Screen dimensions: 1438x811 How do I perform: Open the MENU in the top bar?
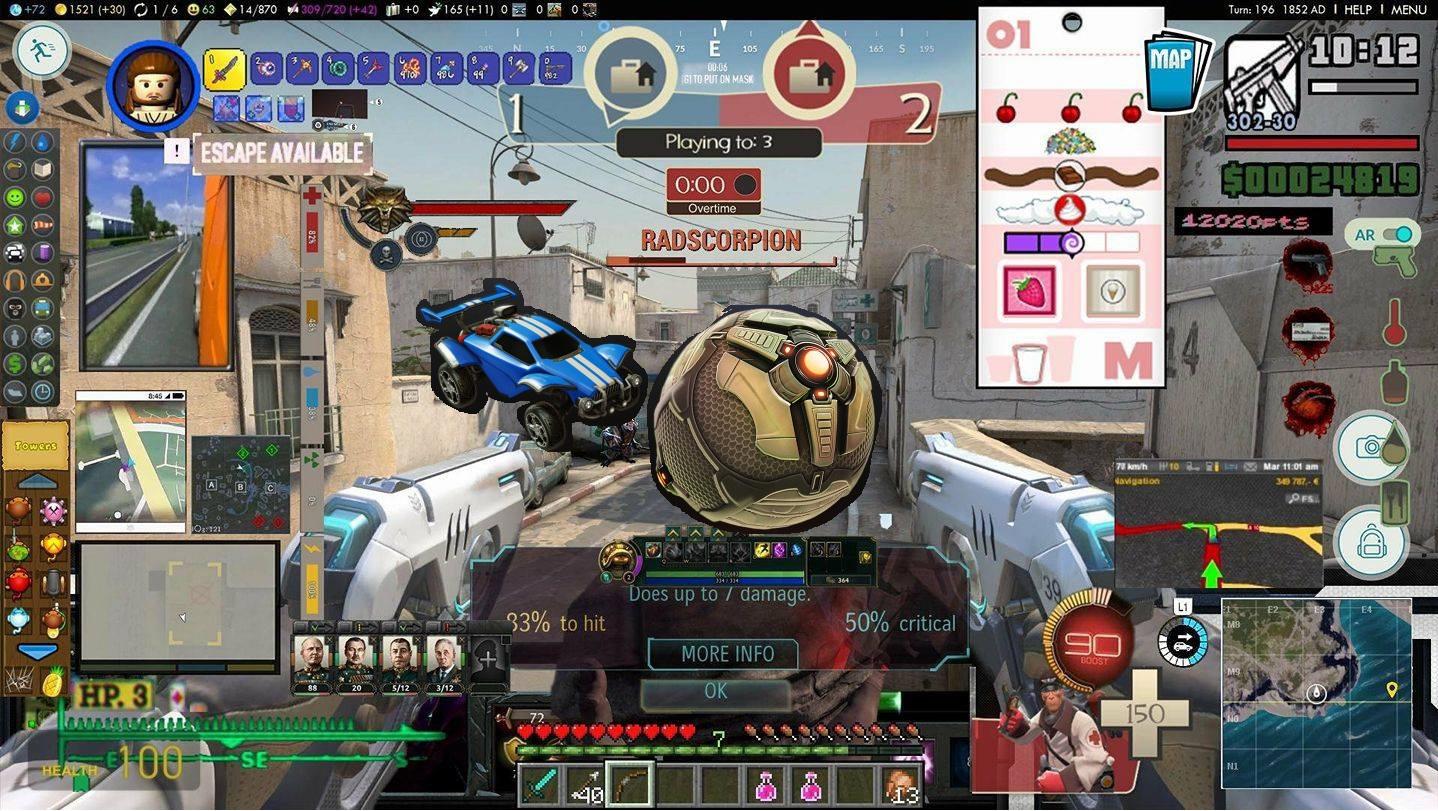1408,9
